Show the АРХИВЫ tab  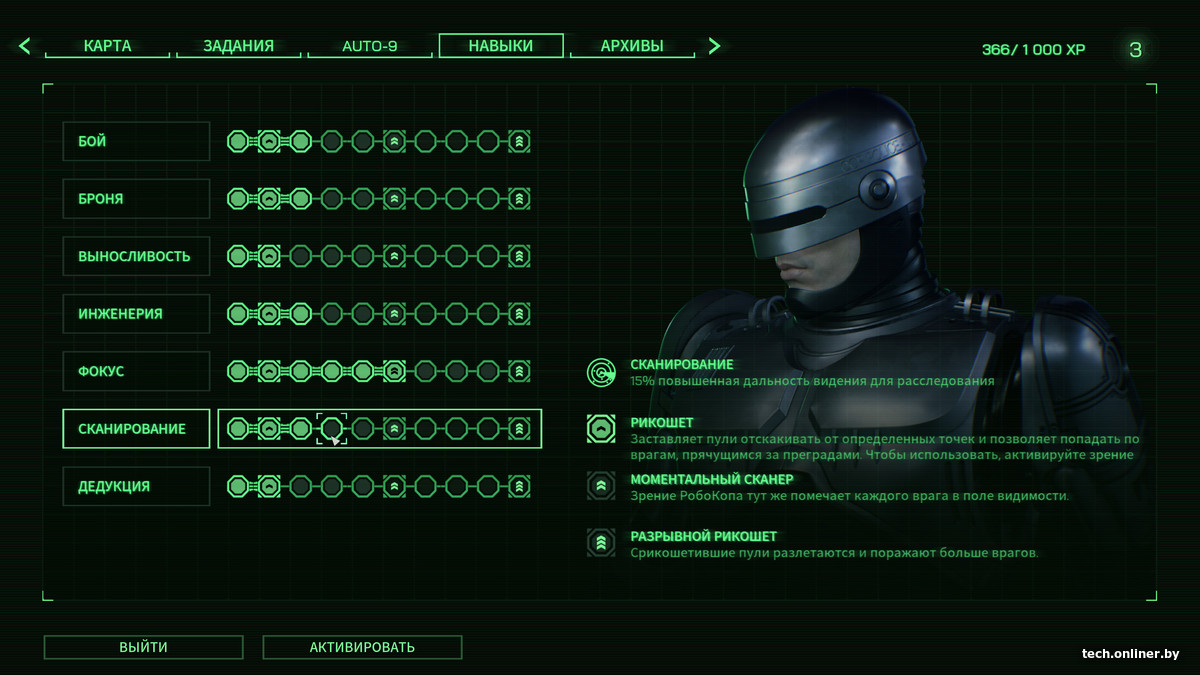pyautogui.click(x=632, y=46)
